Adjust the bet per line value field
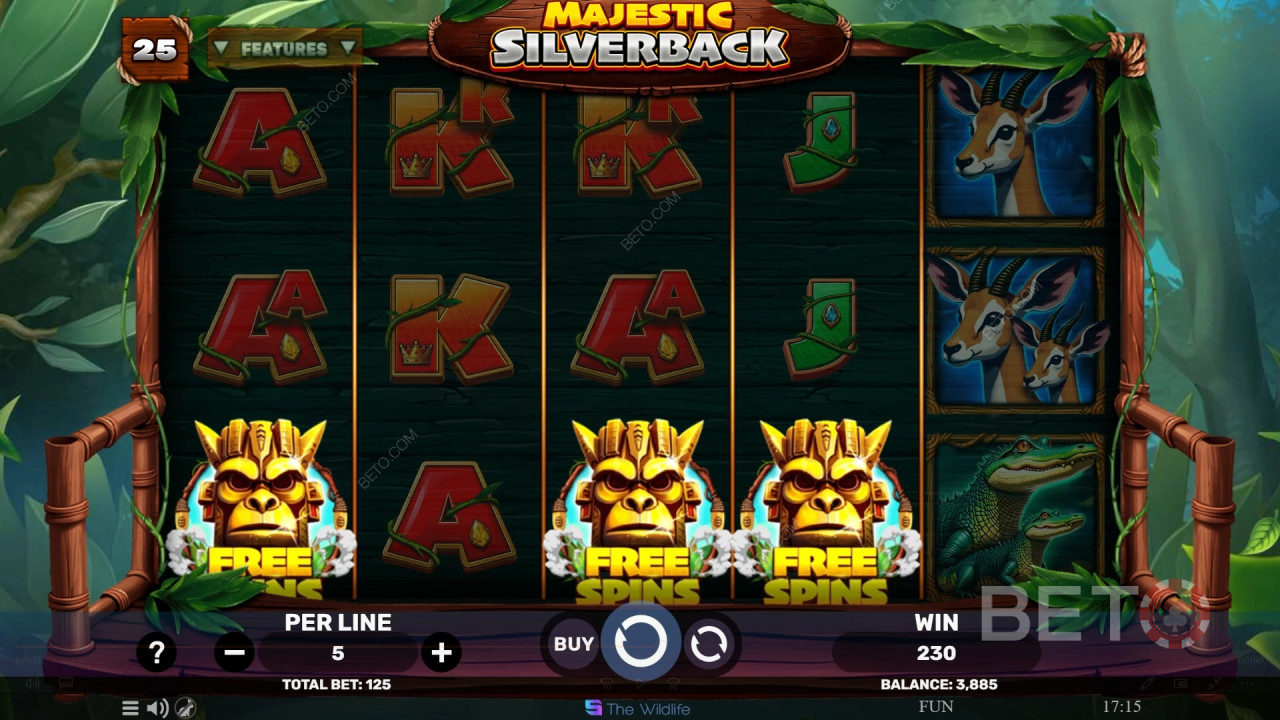The image size is (1280, 720). tap(337, 652)
